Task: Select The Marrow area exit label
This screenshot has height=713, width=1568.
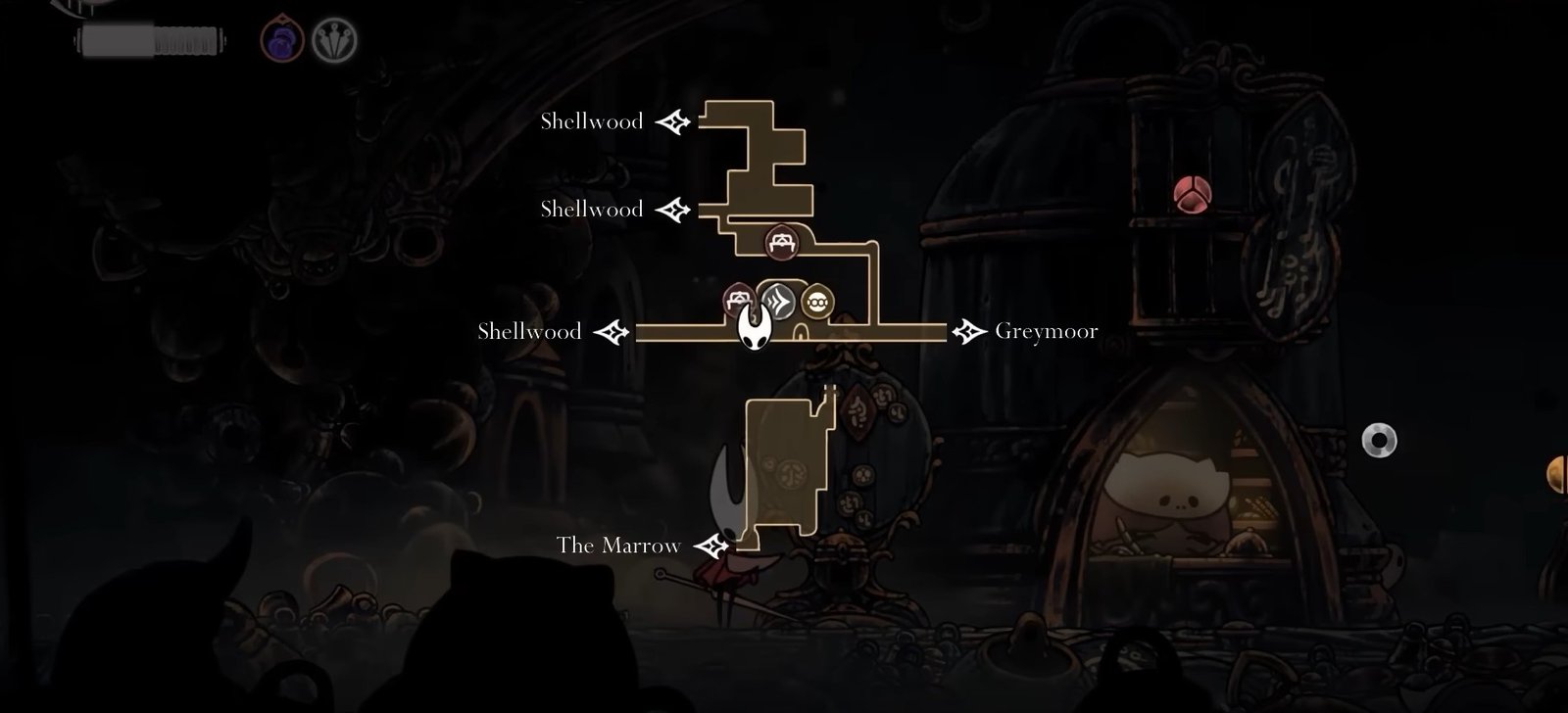Action: click(x=618, y=546)
